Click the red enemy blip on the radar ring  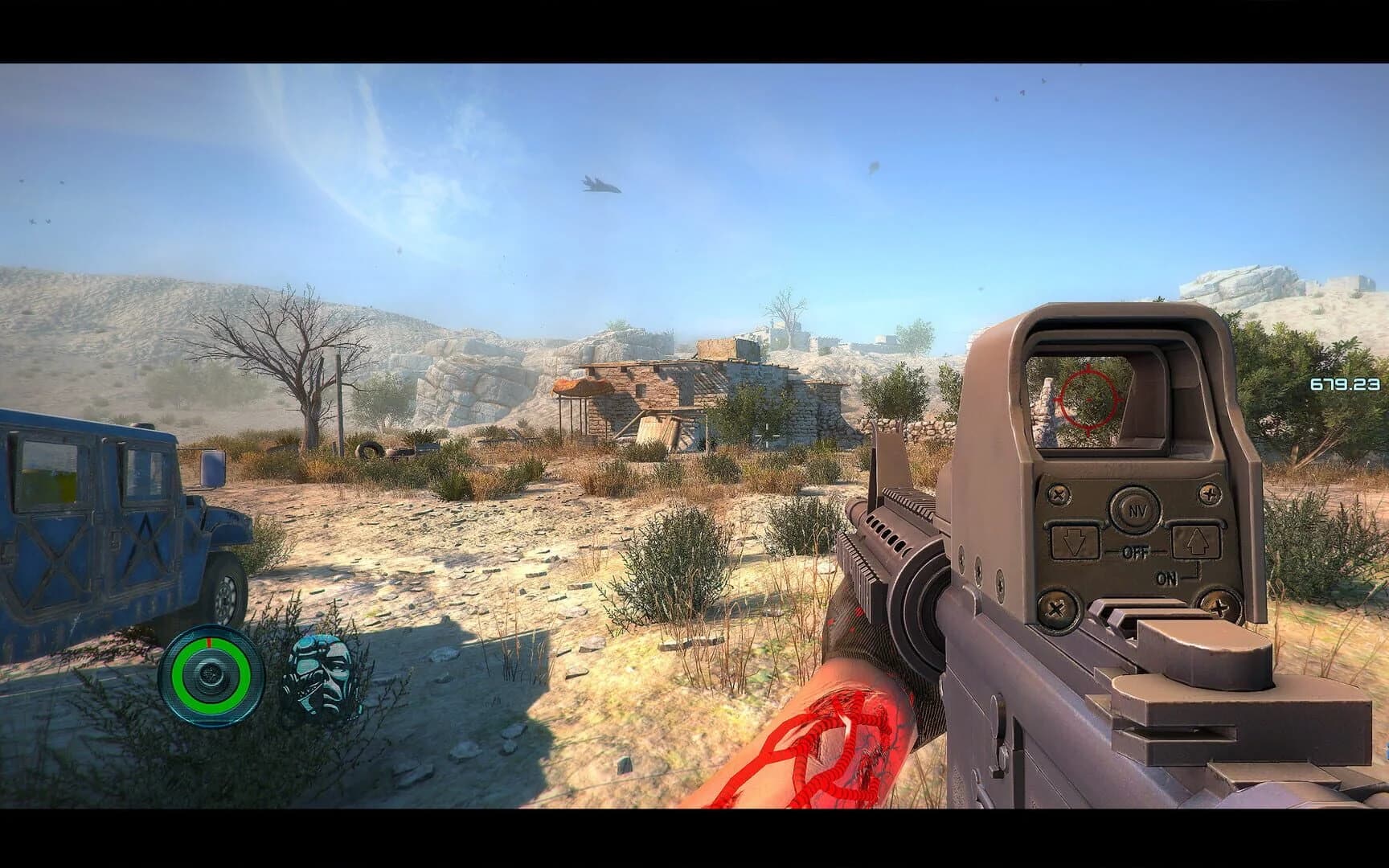point(209,643)
